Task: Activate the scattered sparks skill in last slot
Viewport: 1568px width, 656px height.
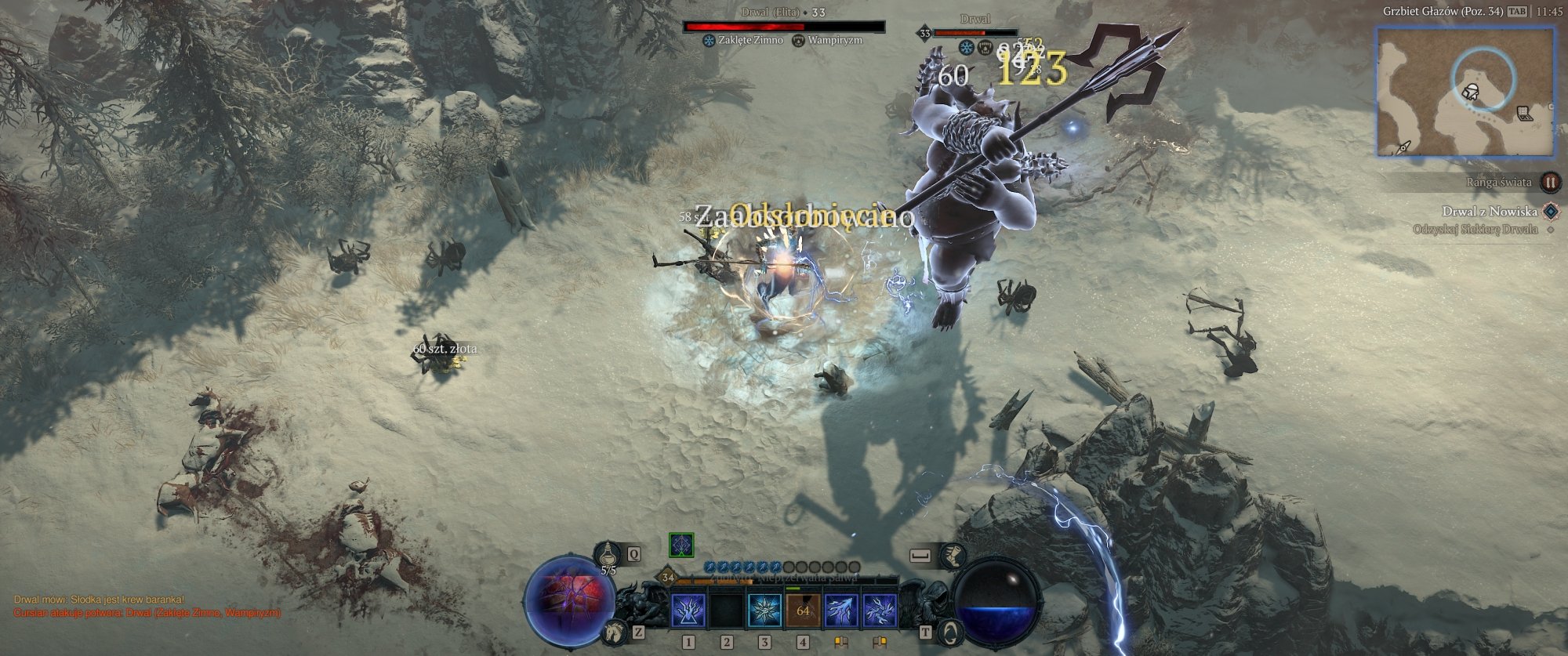Action: [x=880, y=611]
